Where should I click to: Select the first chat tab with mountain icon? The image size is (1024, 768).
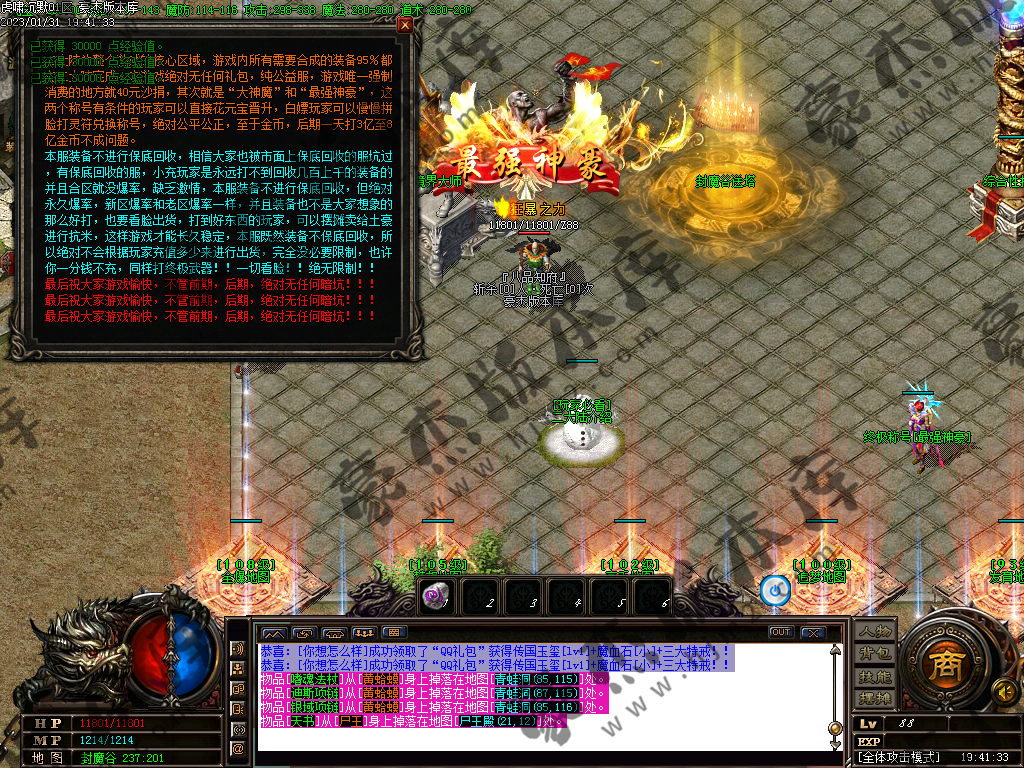[273, 632]
